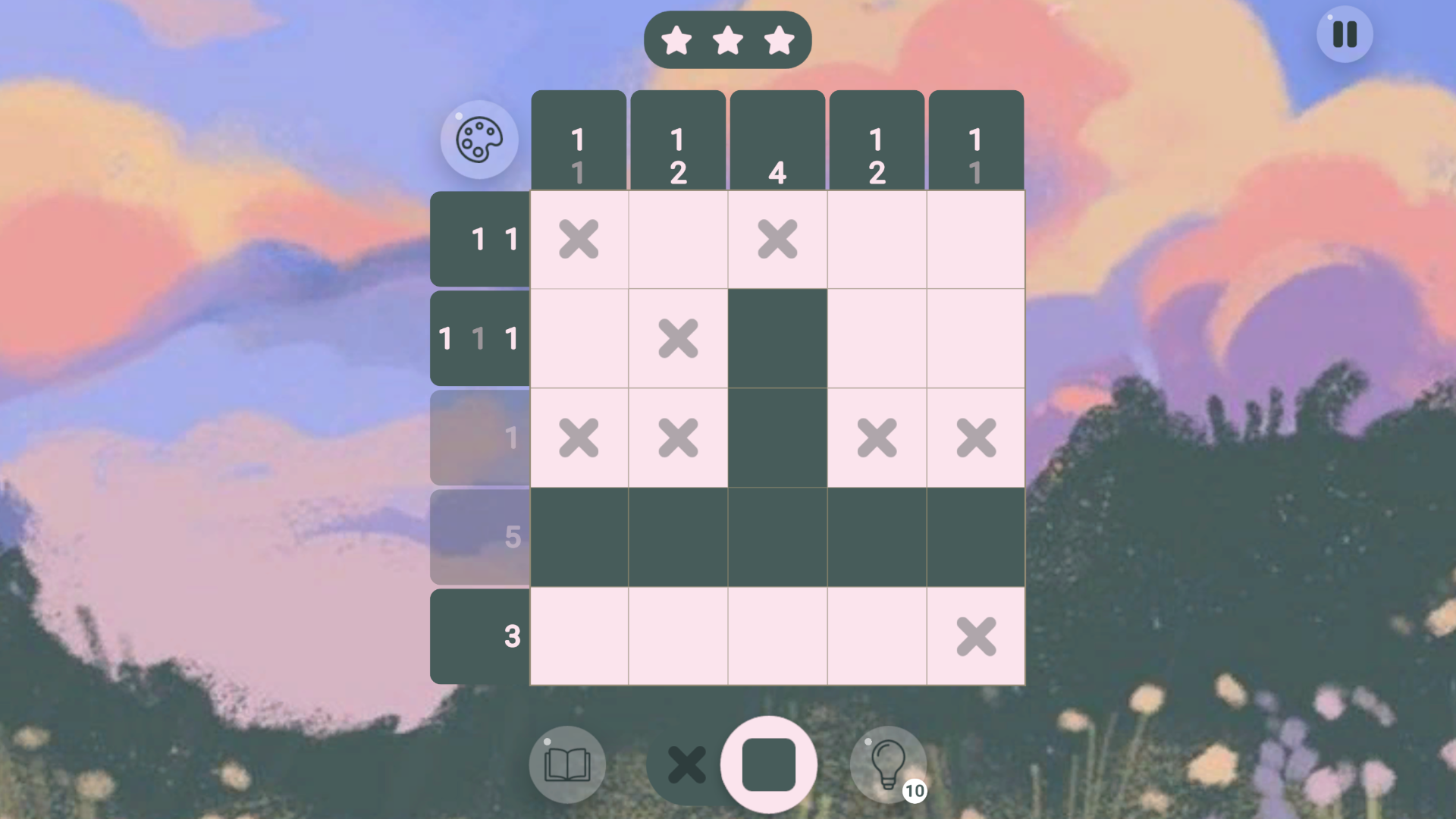
Task: Use a hint with the lightbulb
Action: pos(887,764)
